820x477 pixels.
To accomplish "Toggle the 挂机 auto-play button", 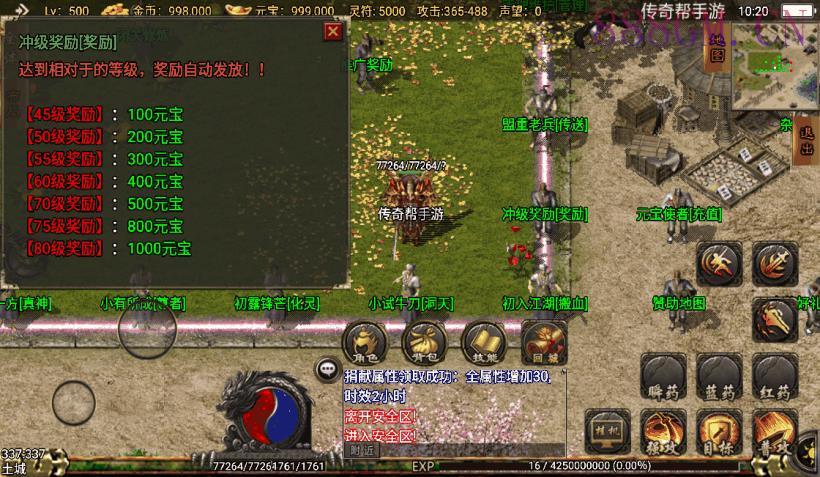I will pos(608,432).
